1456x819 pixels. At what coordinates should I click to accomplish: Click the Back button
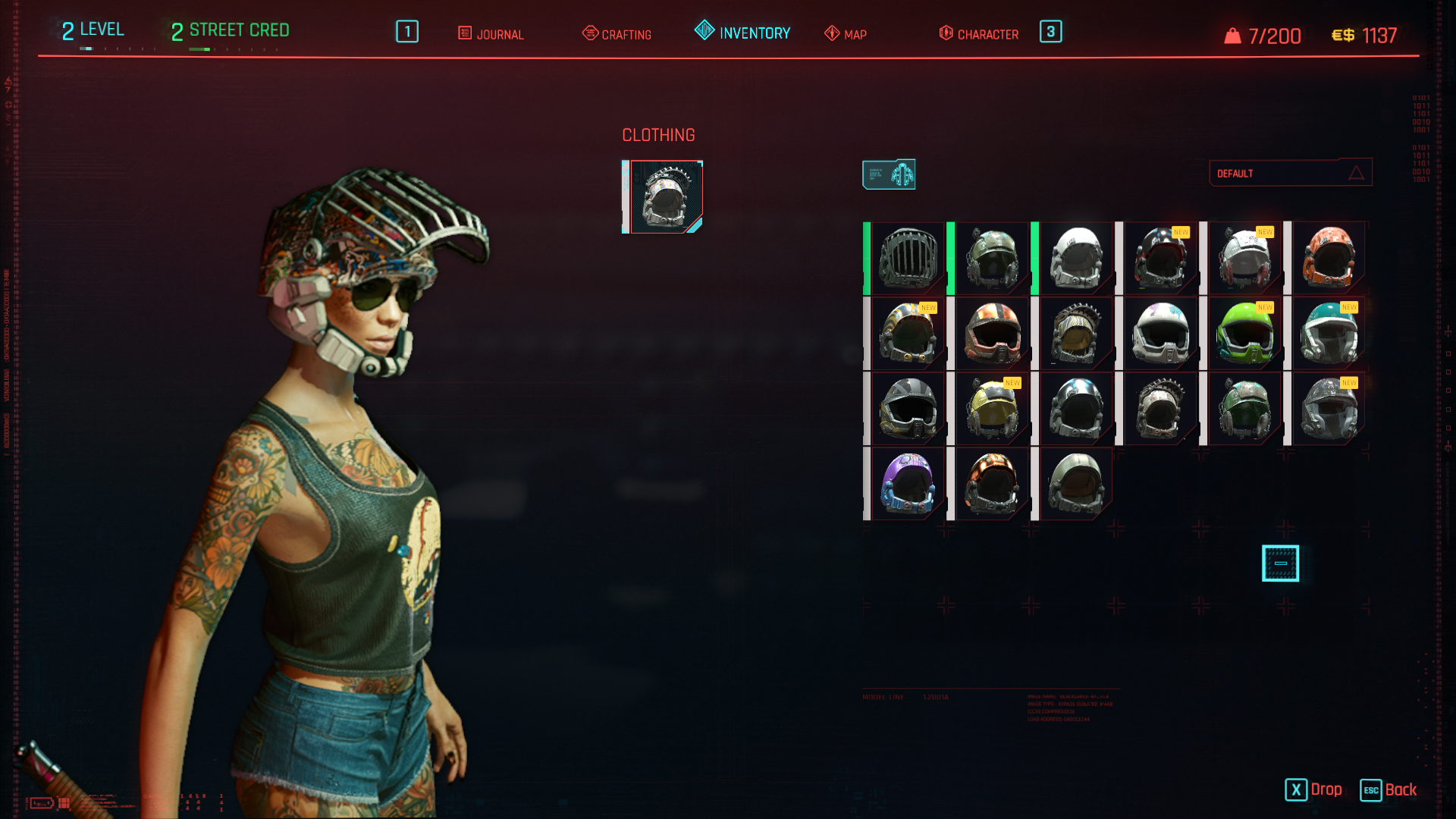point(1389,789)
